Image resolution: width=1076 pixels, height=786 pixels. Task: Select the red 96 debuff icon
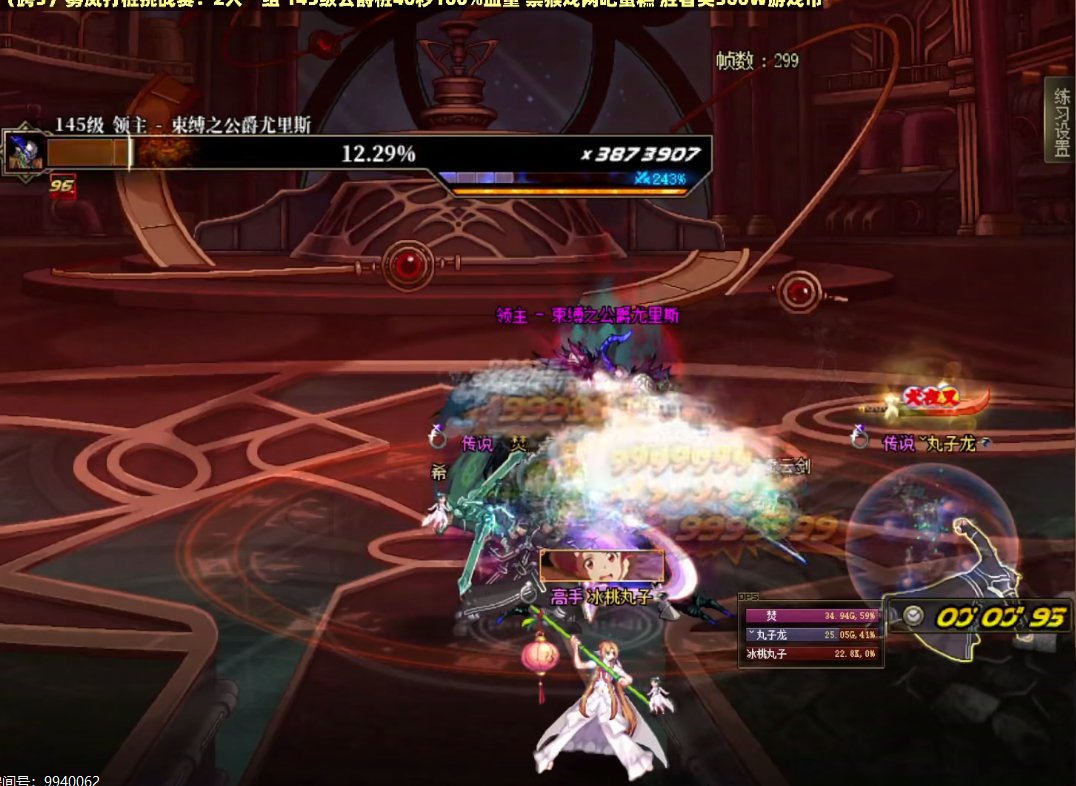pyautogui.click(x=62, y=186)
